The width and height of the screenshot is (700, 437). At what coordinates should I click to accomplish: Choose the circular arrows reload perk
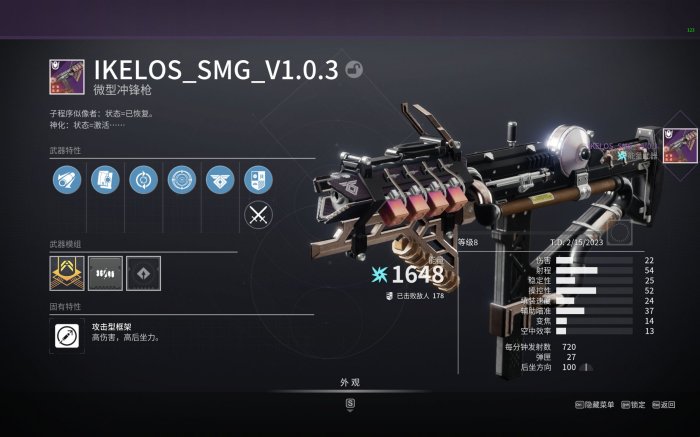point(142,180)
